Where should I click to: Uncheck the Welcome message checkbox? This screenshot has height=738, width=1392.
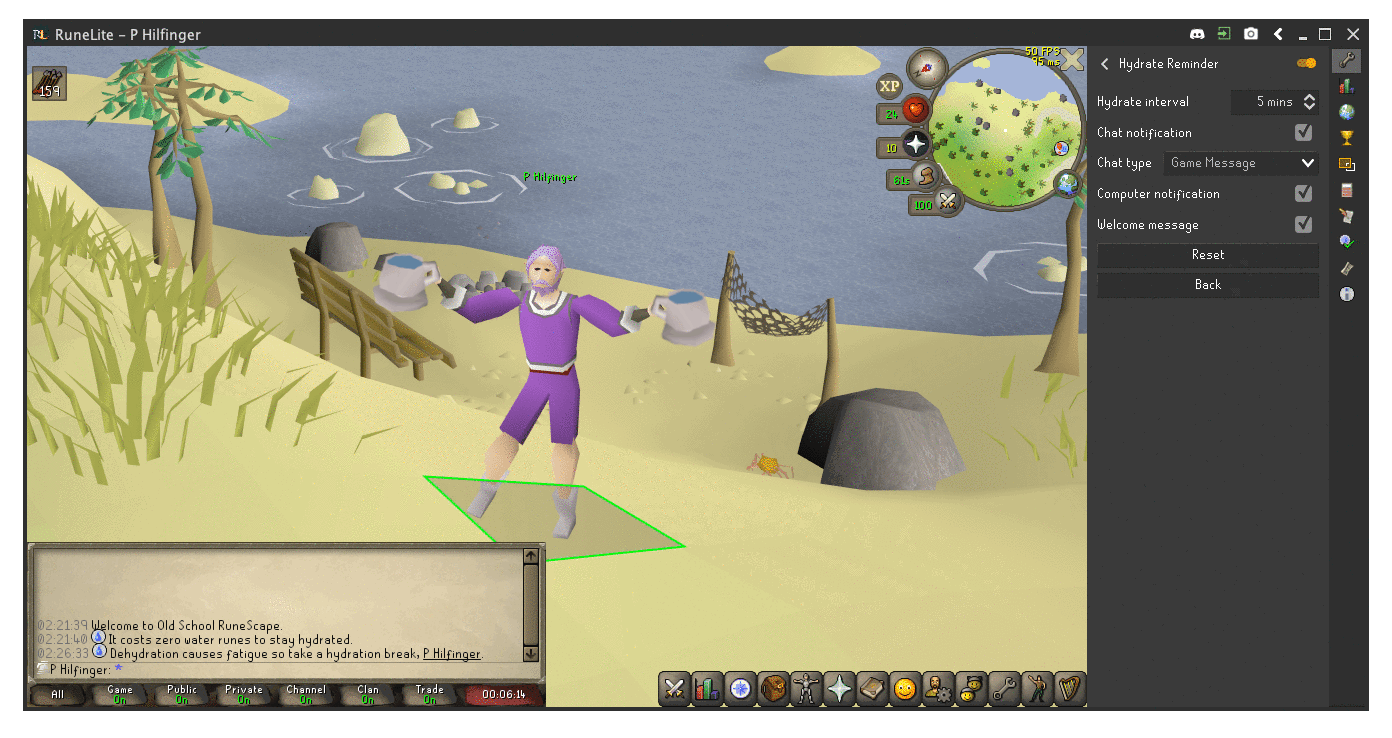pyautogui.click(x=1303, y=225)
